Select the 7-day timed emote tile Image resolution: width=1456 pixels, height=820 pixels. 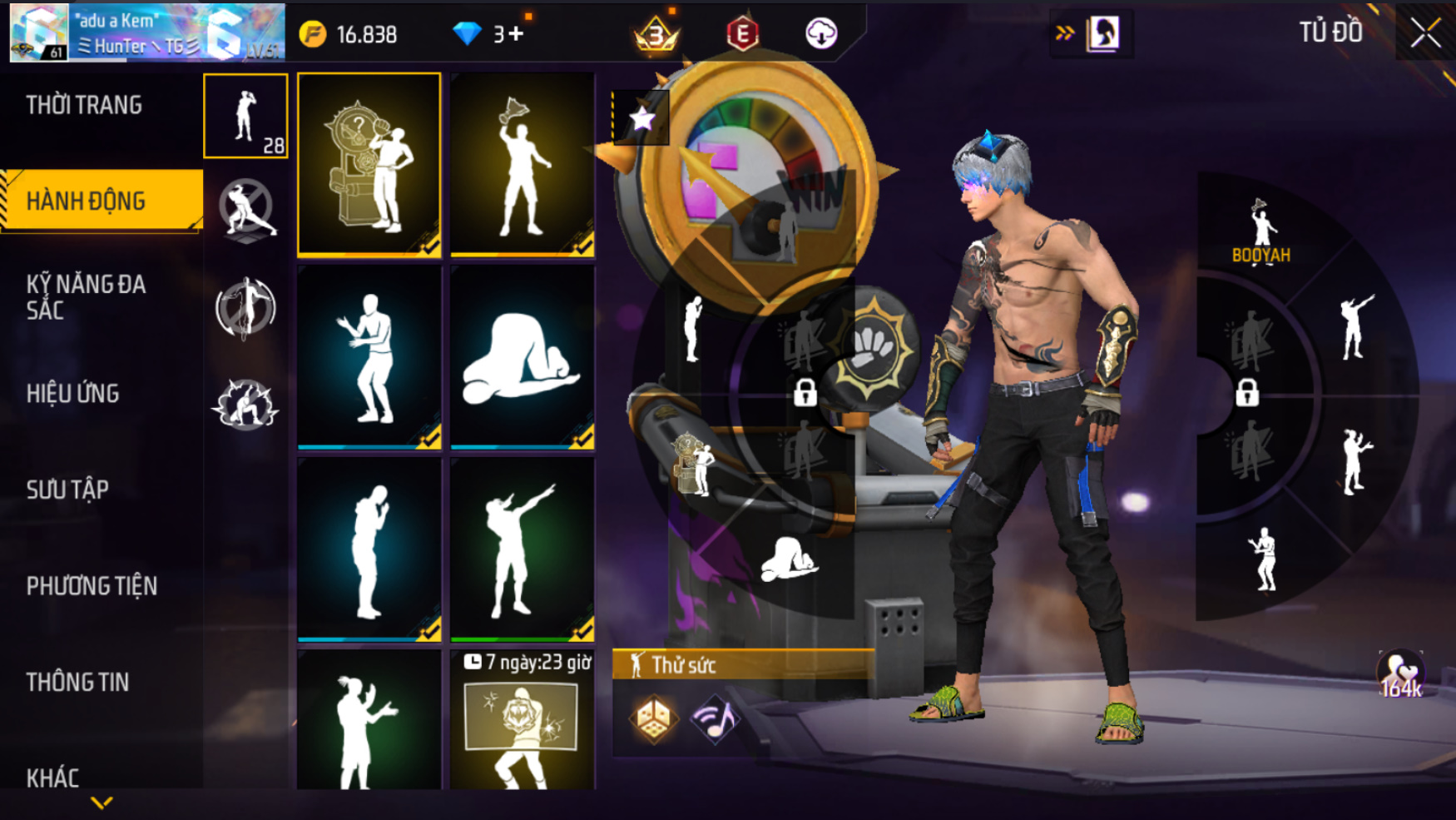click(522, 721)
